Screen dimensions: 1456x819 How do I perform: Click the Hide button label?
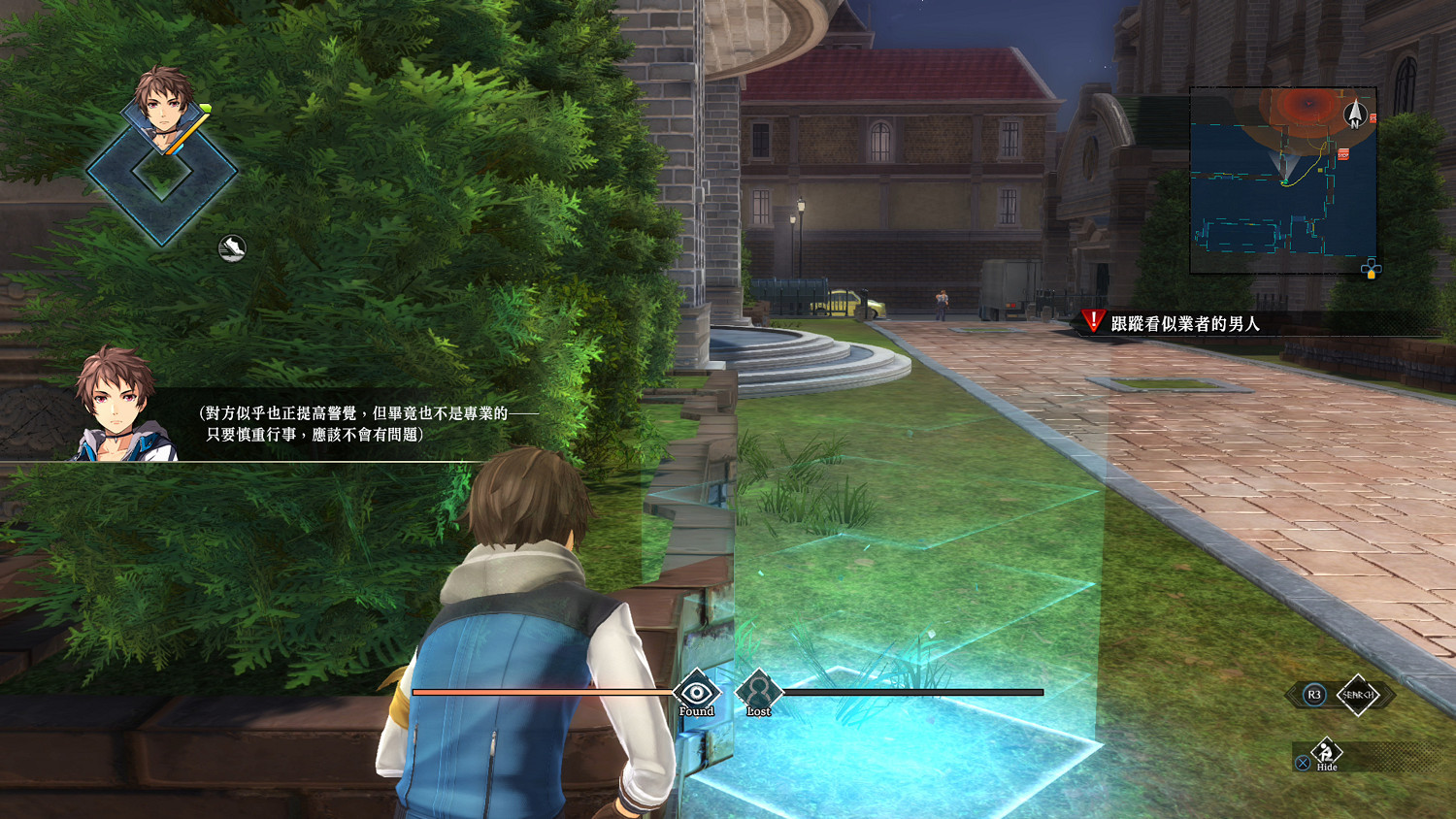click(x=1327, y=767)
